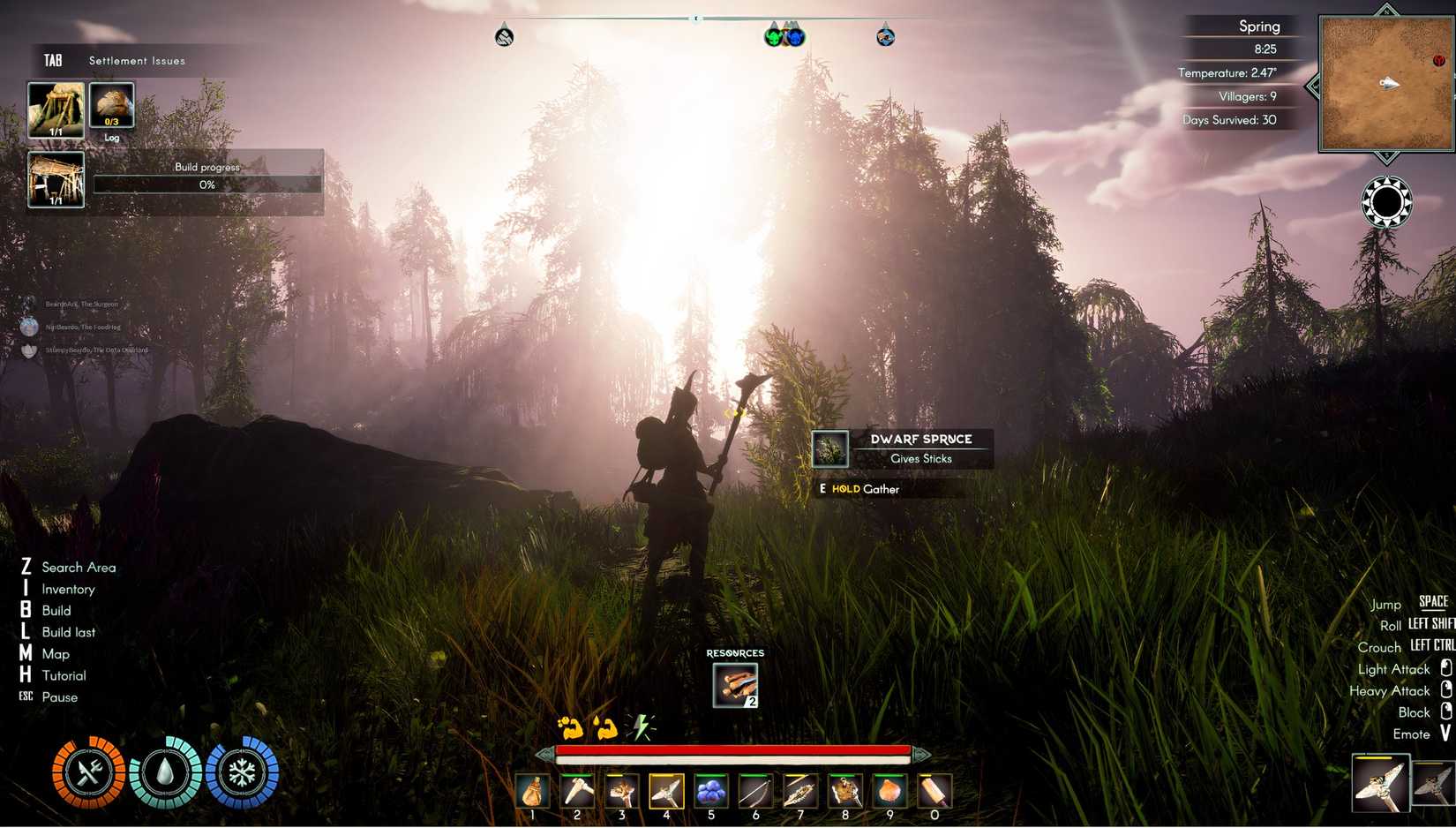Click the snowflake cold gauge

[241, 771]
